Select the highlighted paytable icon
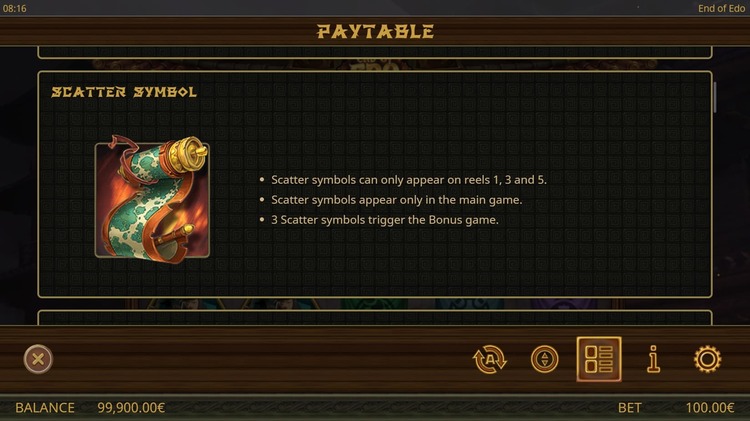This screenshot has width=750, height=421. click(x=599, y=359)
